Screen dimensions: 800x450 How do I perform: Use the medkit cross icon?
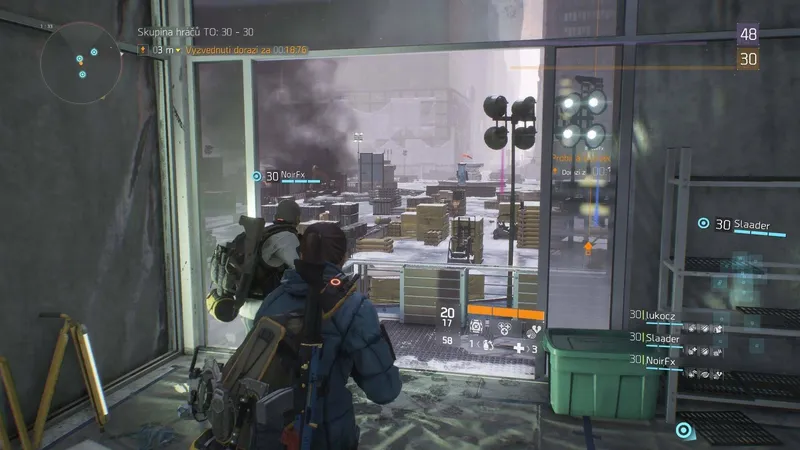point(520,347)
